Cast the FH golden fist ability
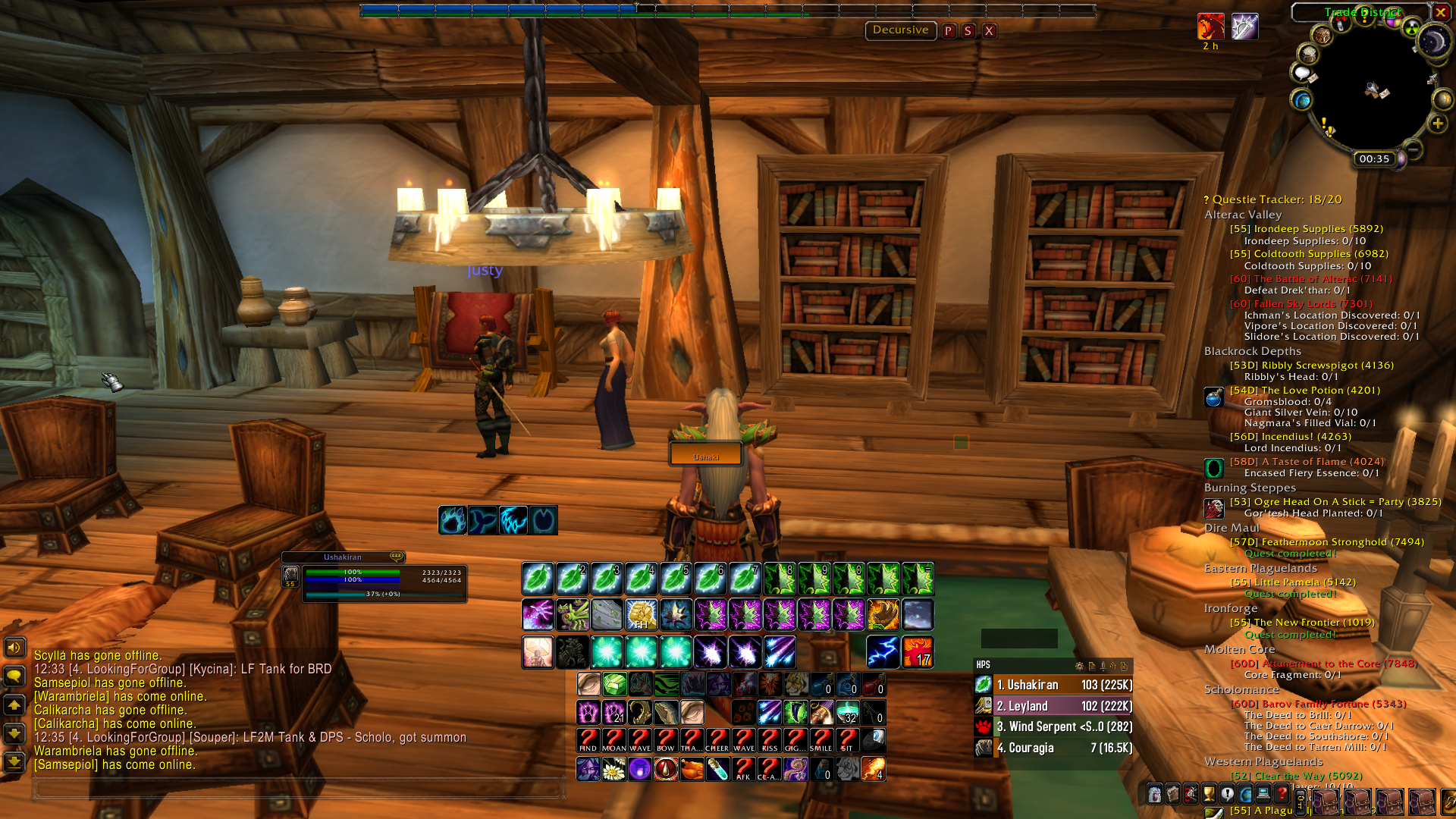 [641, 614]
